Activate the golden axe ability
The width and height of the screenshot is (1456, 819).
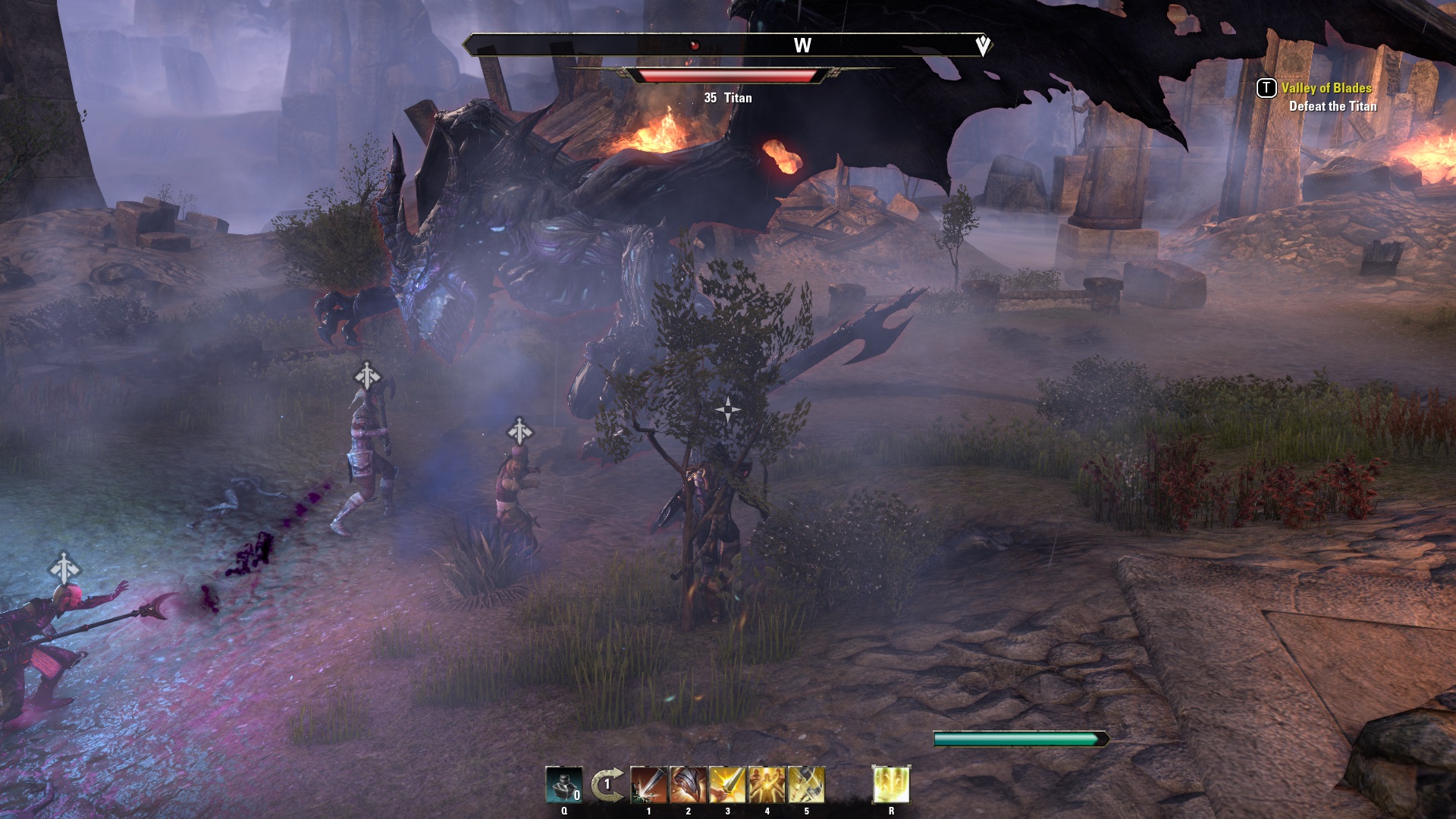coord(807,785)
